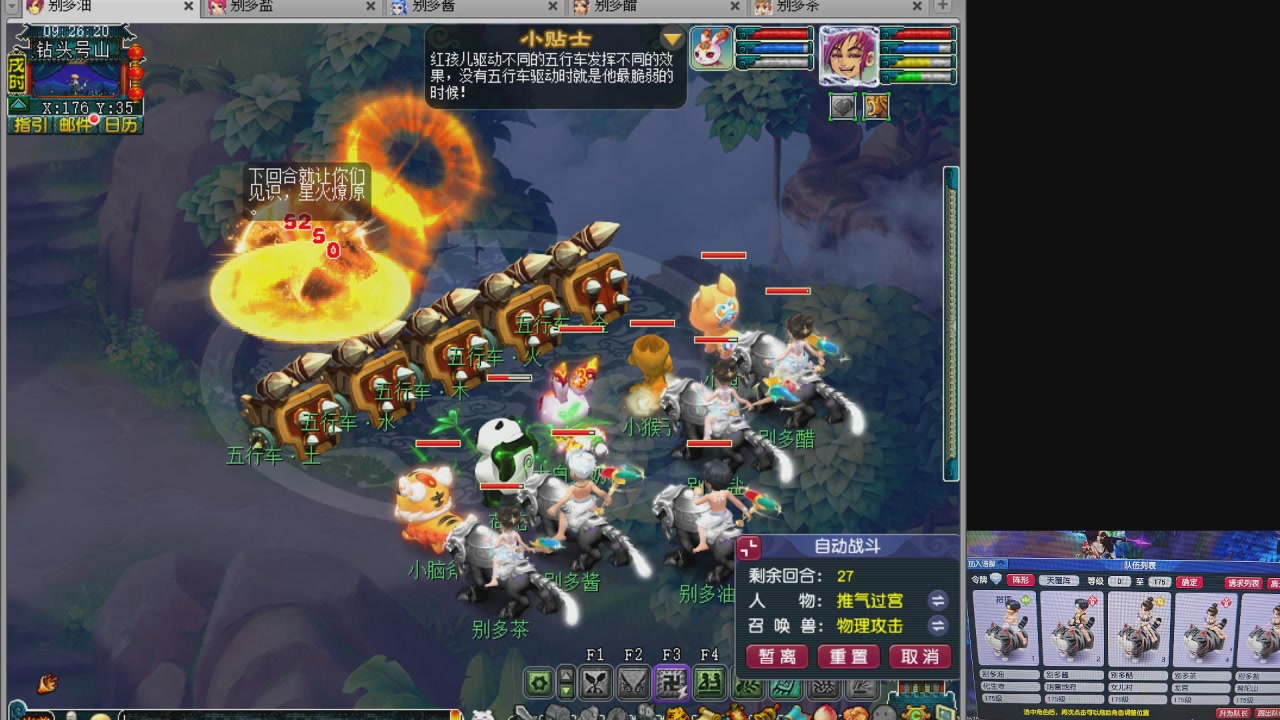Click the peach item in the item bar
The height and width of the screenshot is (720, 1280).
point(828,712)
